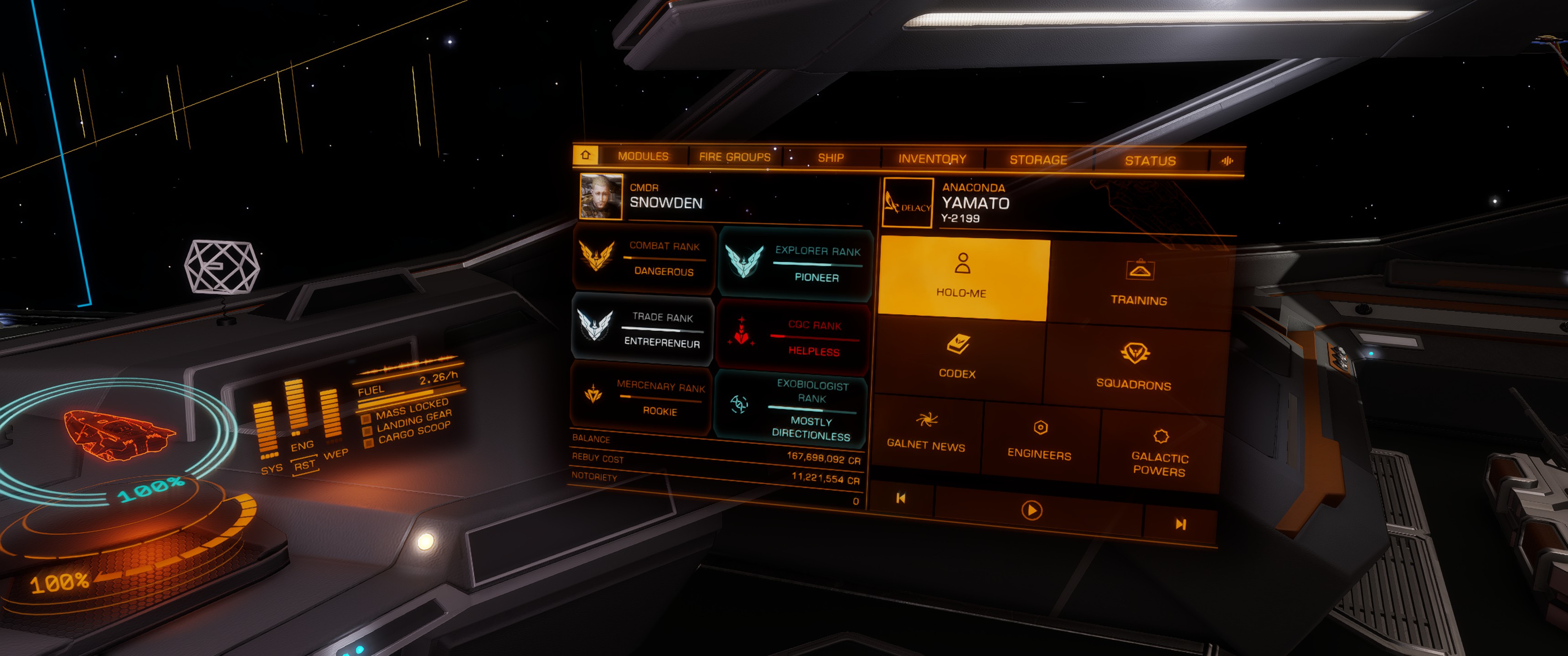
Task: Open the Home tab icon
Action: tap(586, 155)
